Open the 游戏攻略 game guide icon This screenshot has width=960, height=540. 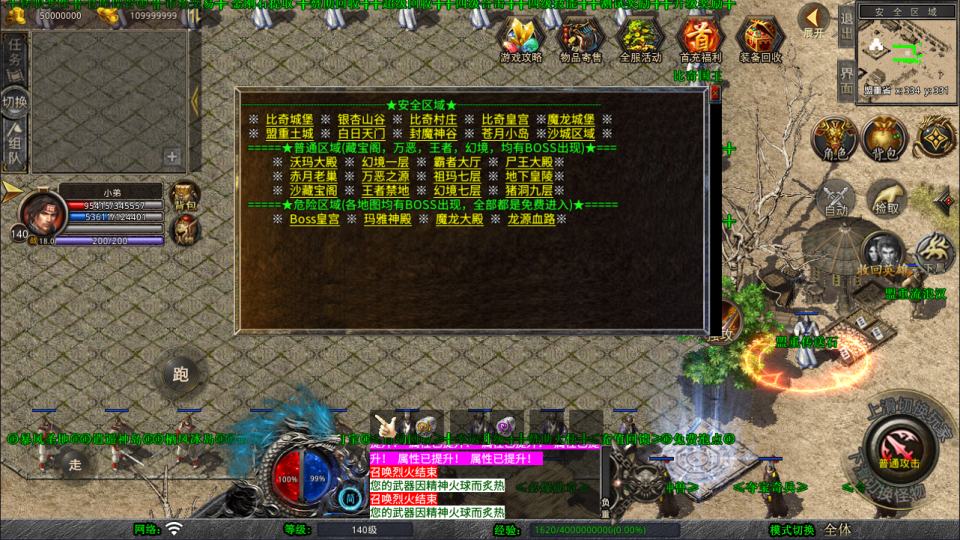tap(521, 39)
